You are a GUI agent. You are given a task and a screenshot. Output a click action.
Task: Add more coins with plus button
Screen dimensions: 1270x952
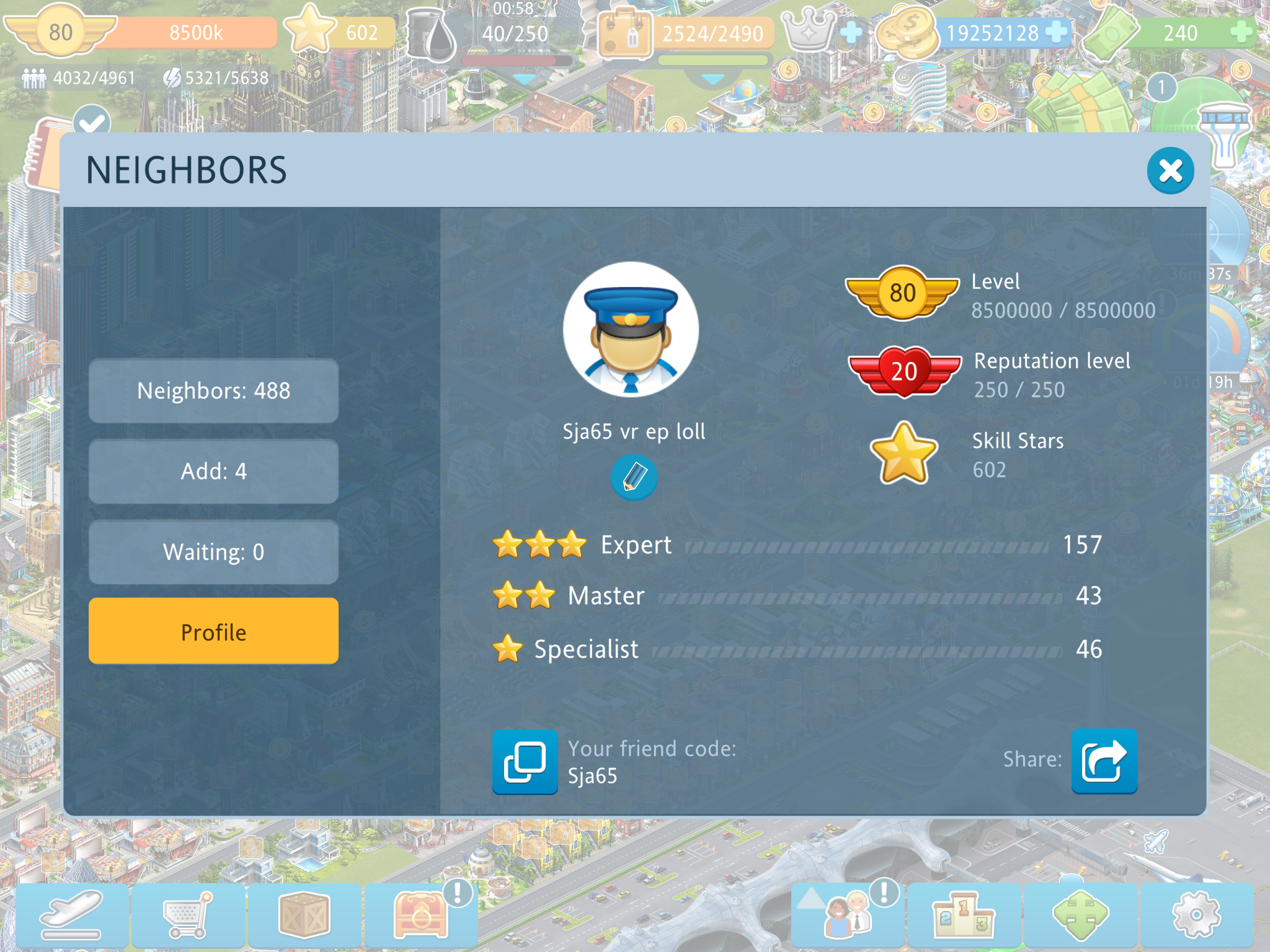click(1056, 32)
